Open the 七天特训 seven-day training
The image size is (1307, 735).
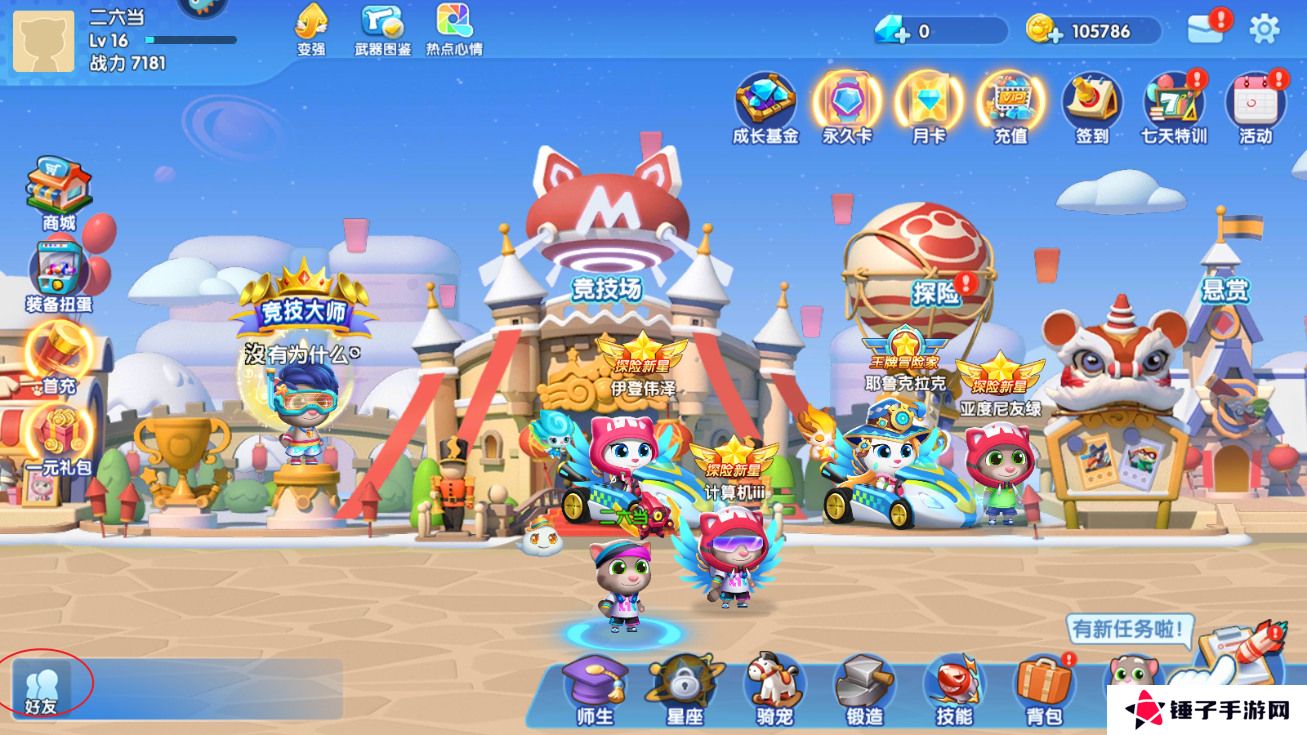pyautogui.click(x=1174, y=104)
